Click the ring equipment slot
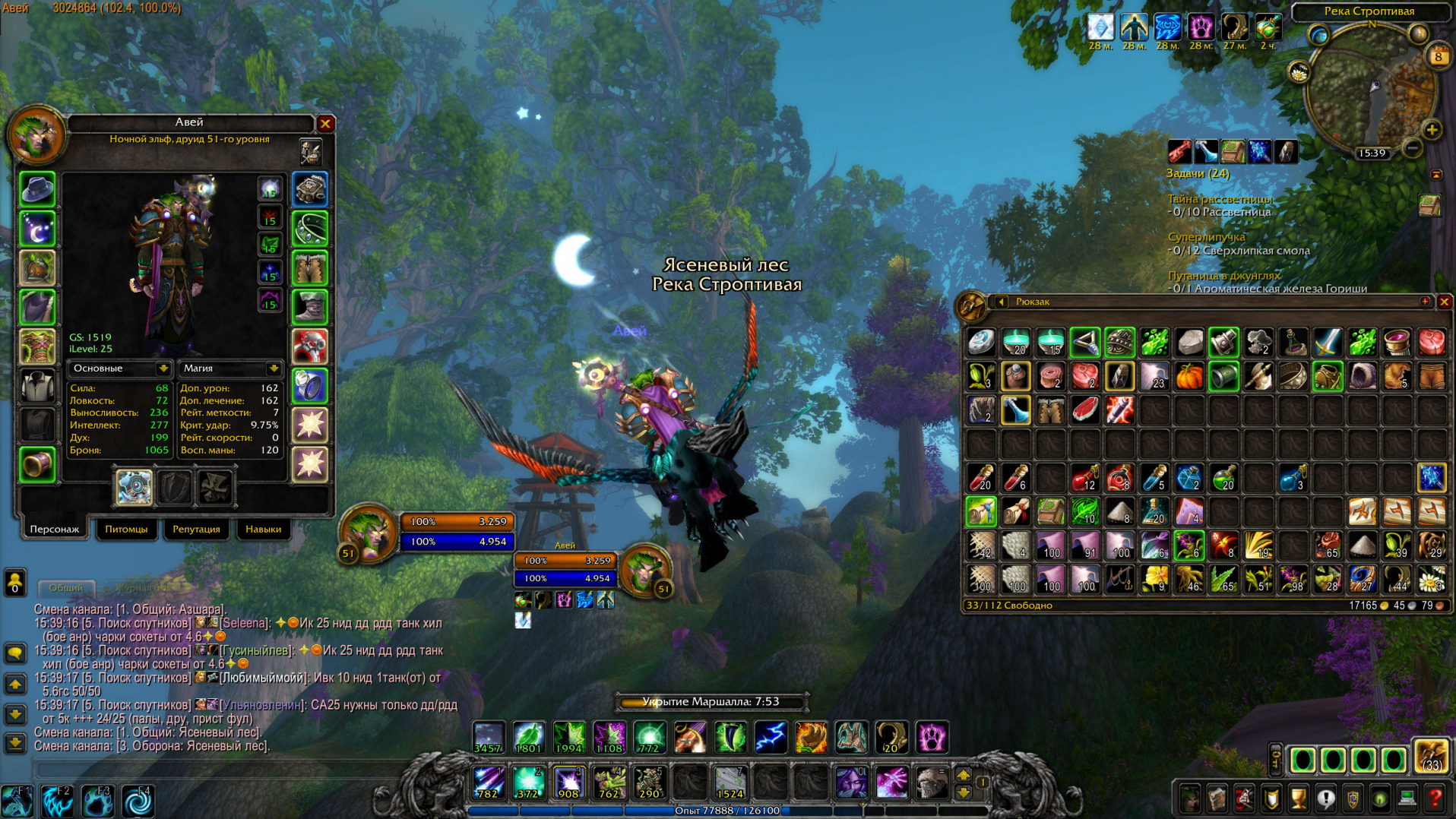Viewport: 1456px width, 819px height. [310, 386]
